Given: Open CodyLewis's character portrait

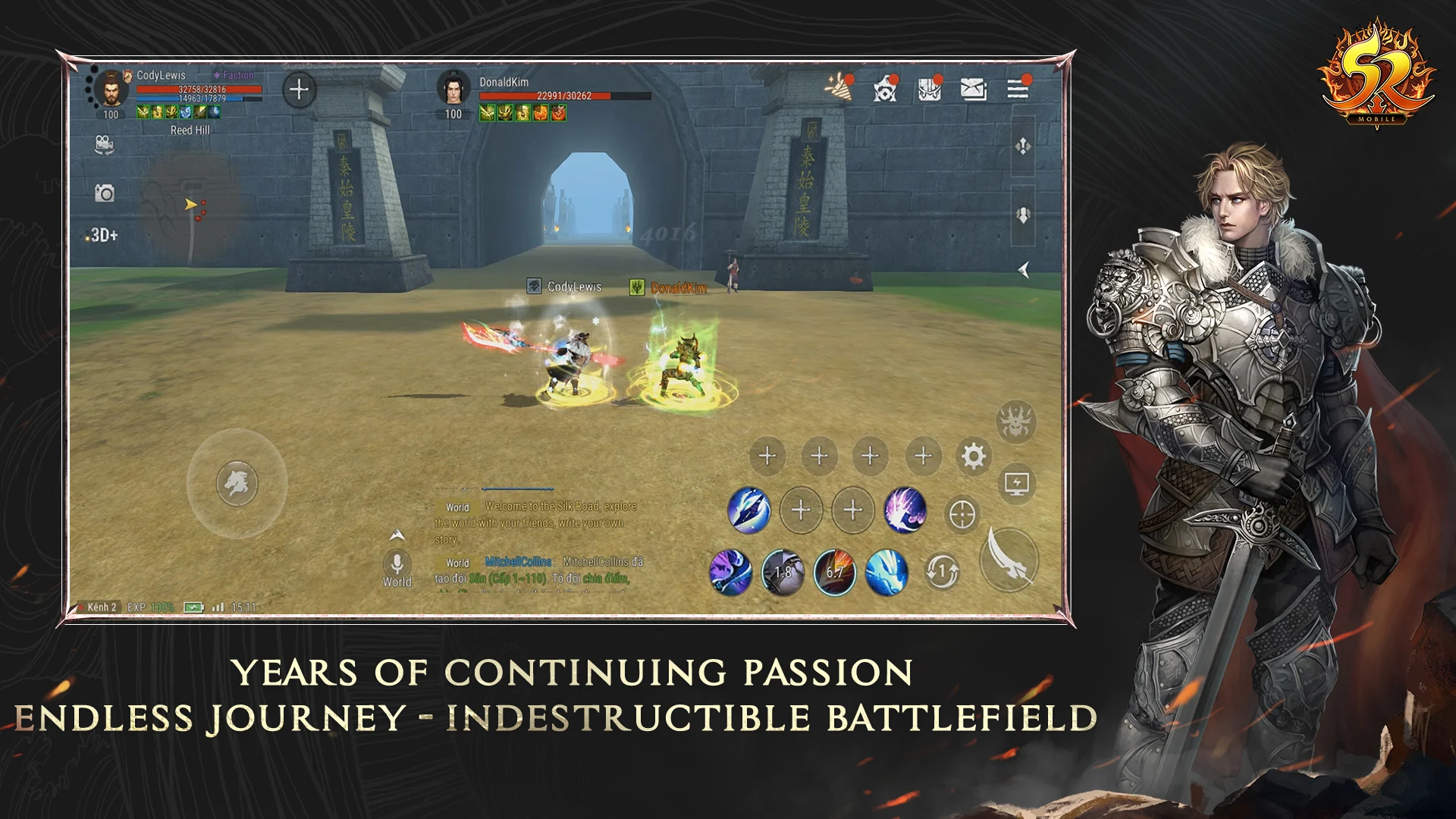Looking at the screenshot, I should 111,89.
